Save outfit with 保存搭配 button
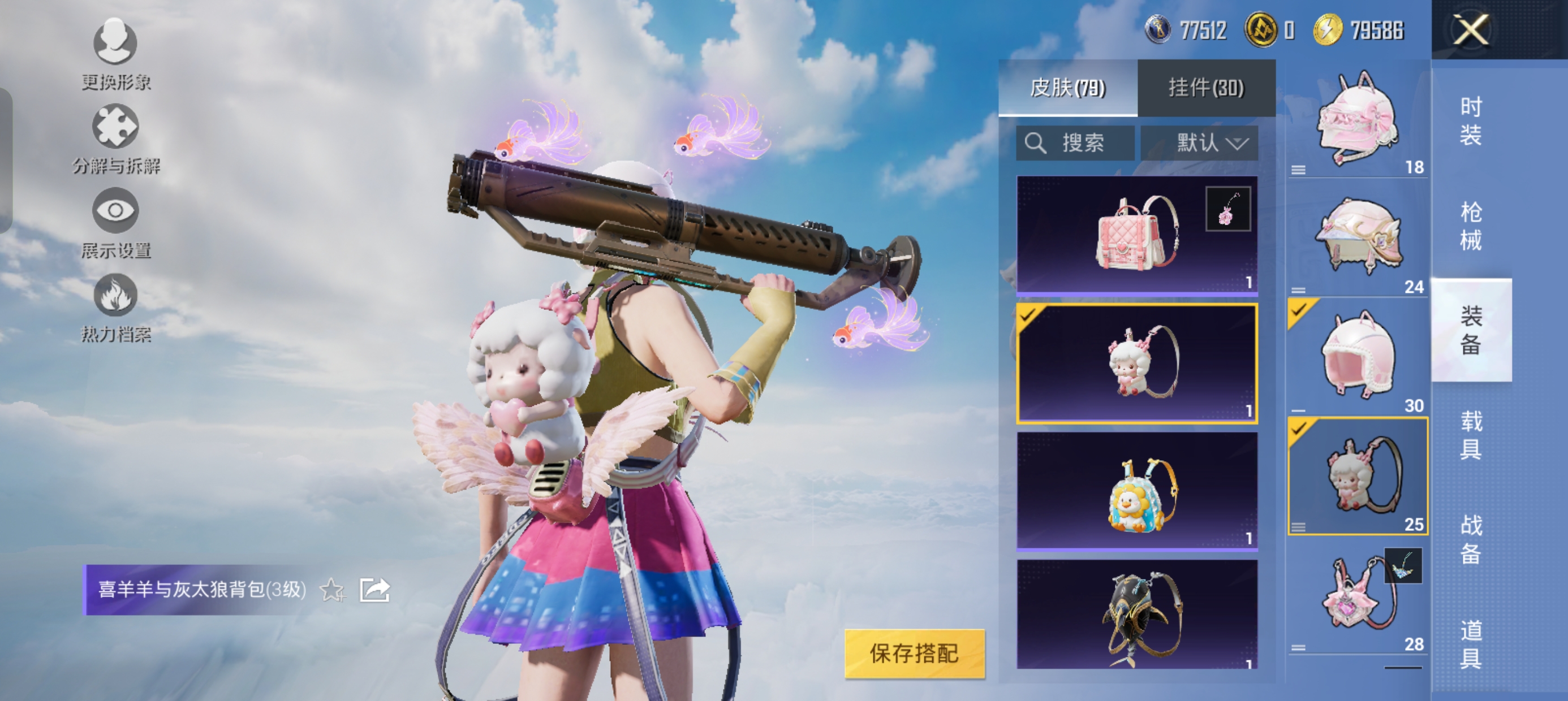 [x=914, y=654]
